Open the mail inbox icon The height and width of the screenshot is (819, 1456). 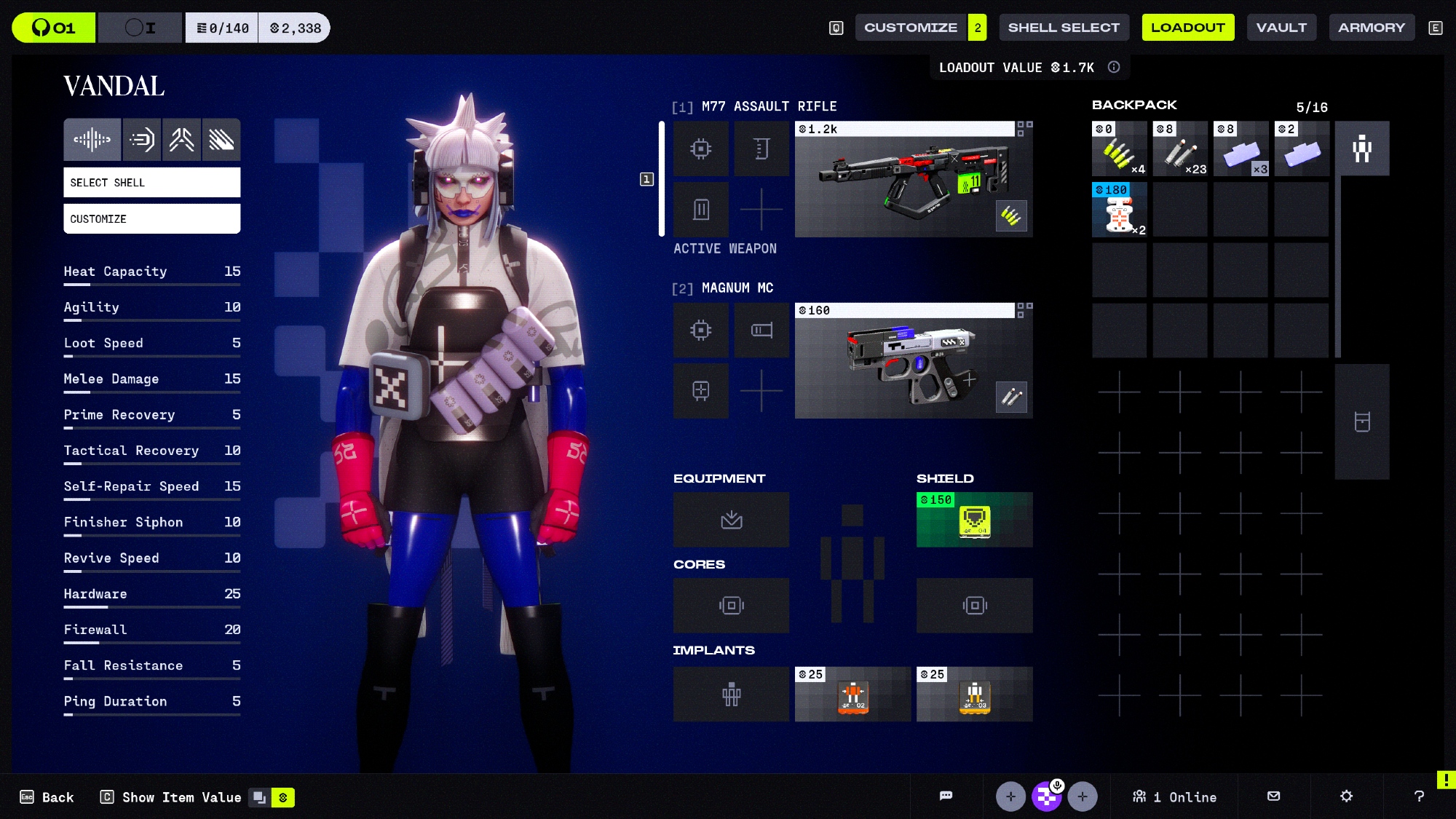click(1273, 796)
